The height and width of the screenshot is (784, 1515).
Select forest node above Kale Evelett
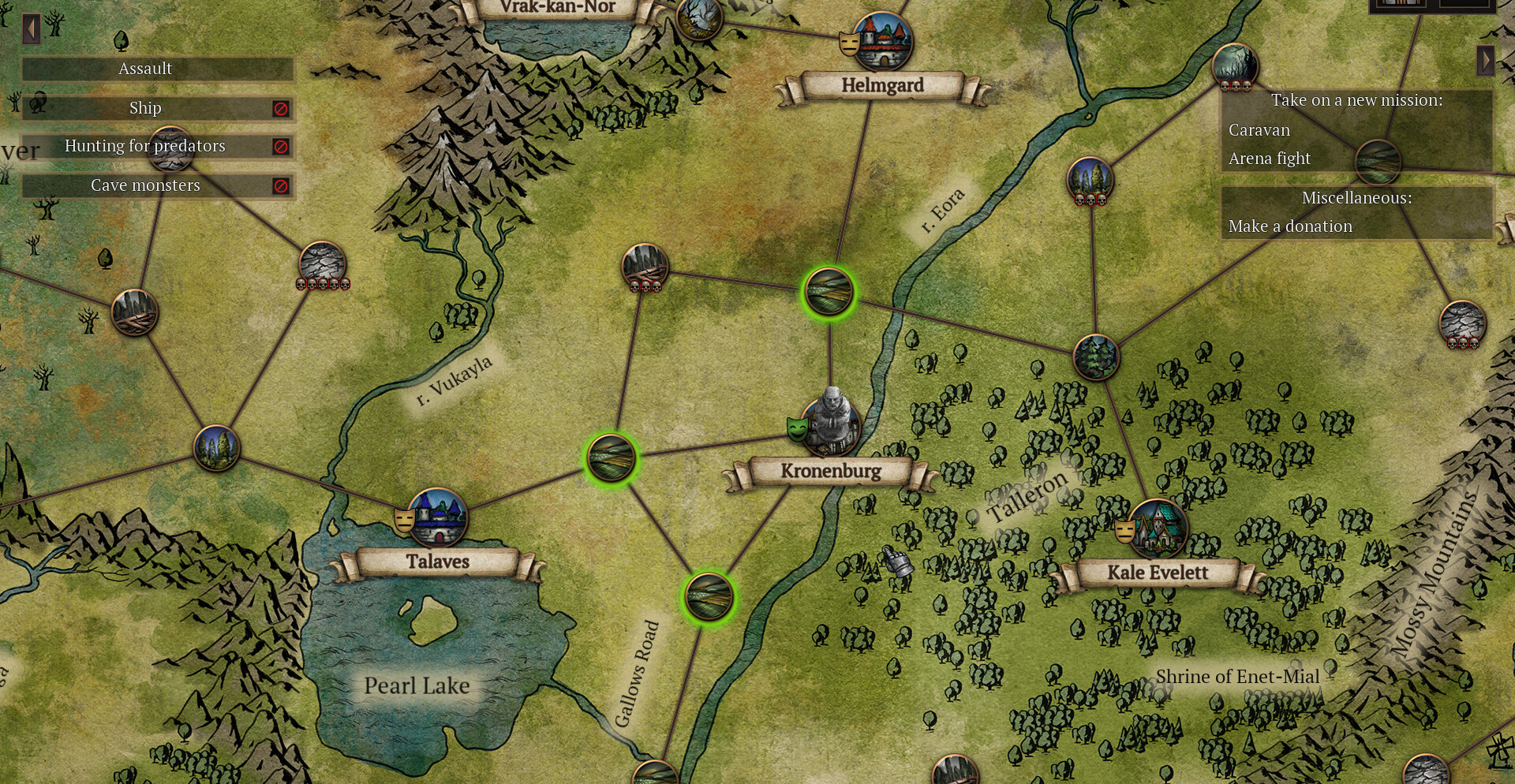point(1096,357)
